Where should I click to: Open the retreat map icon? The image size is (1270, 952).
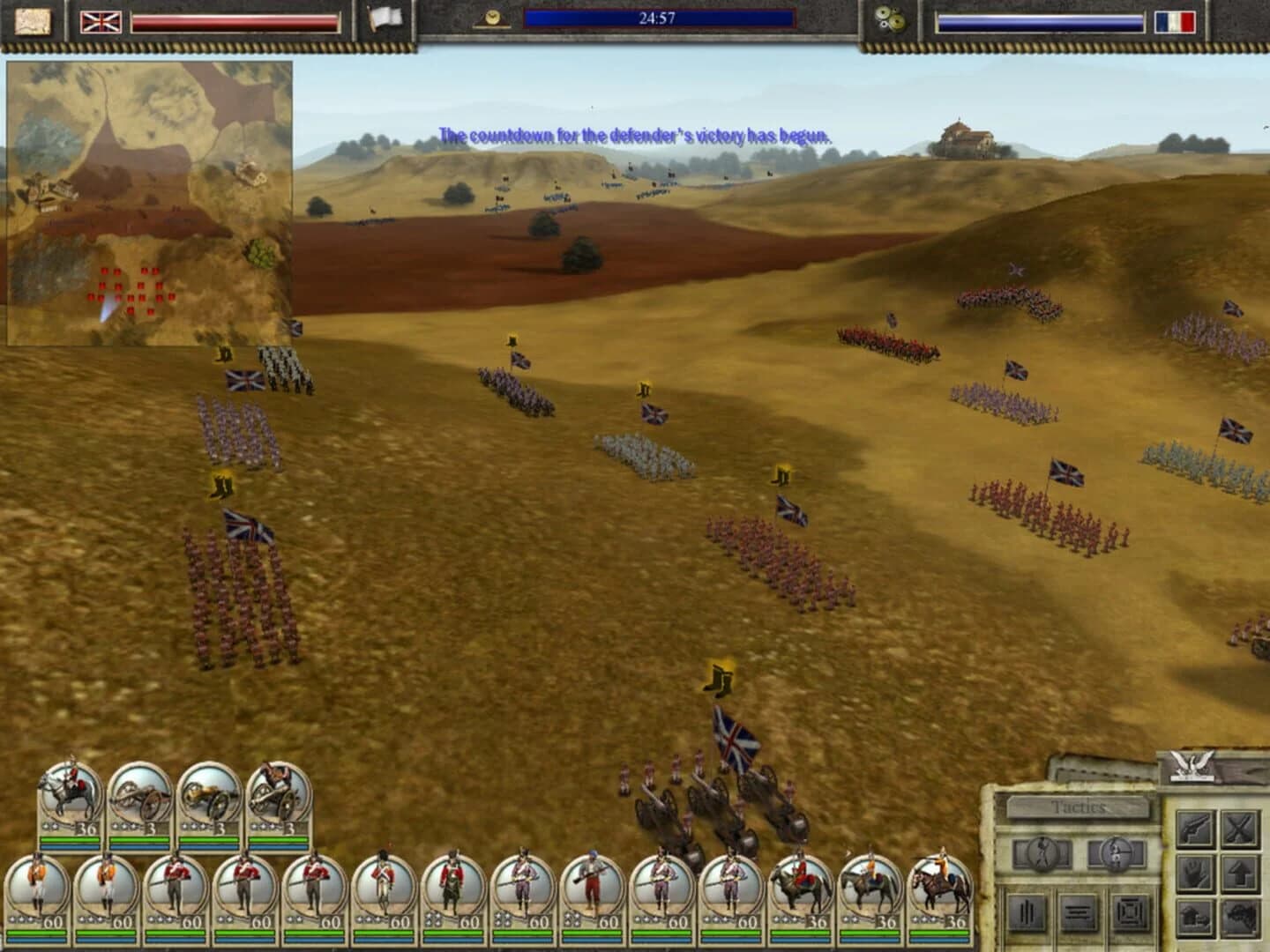coord(1239,917)
